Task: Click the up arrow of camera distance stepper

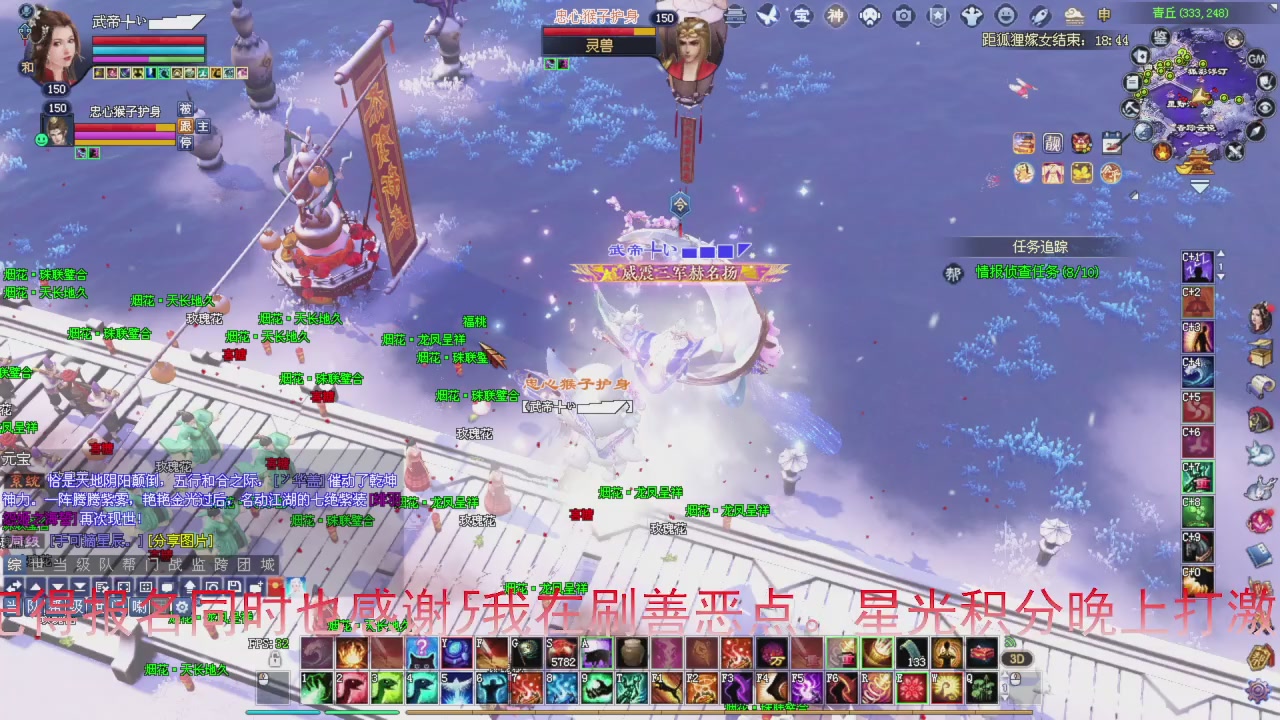Action: 1004,673
